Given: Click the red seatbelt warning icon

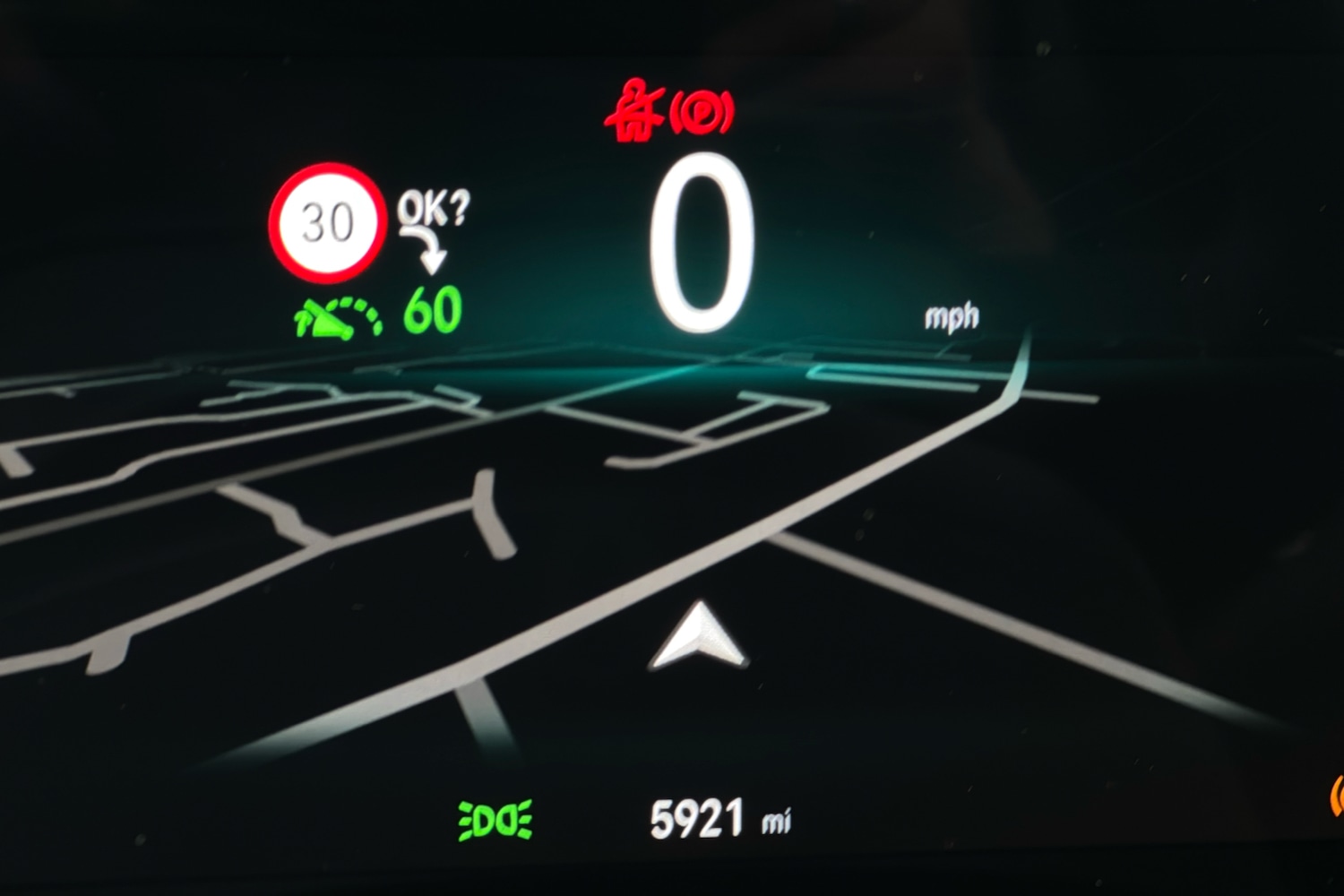Looking at the screenshot, I should pos(634,111).
